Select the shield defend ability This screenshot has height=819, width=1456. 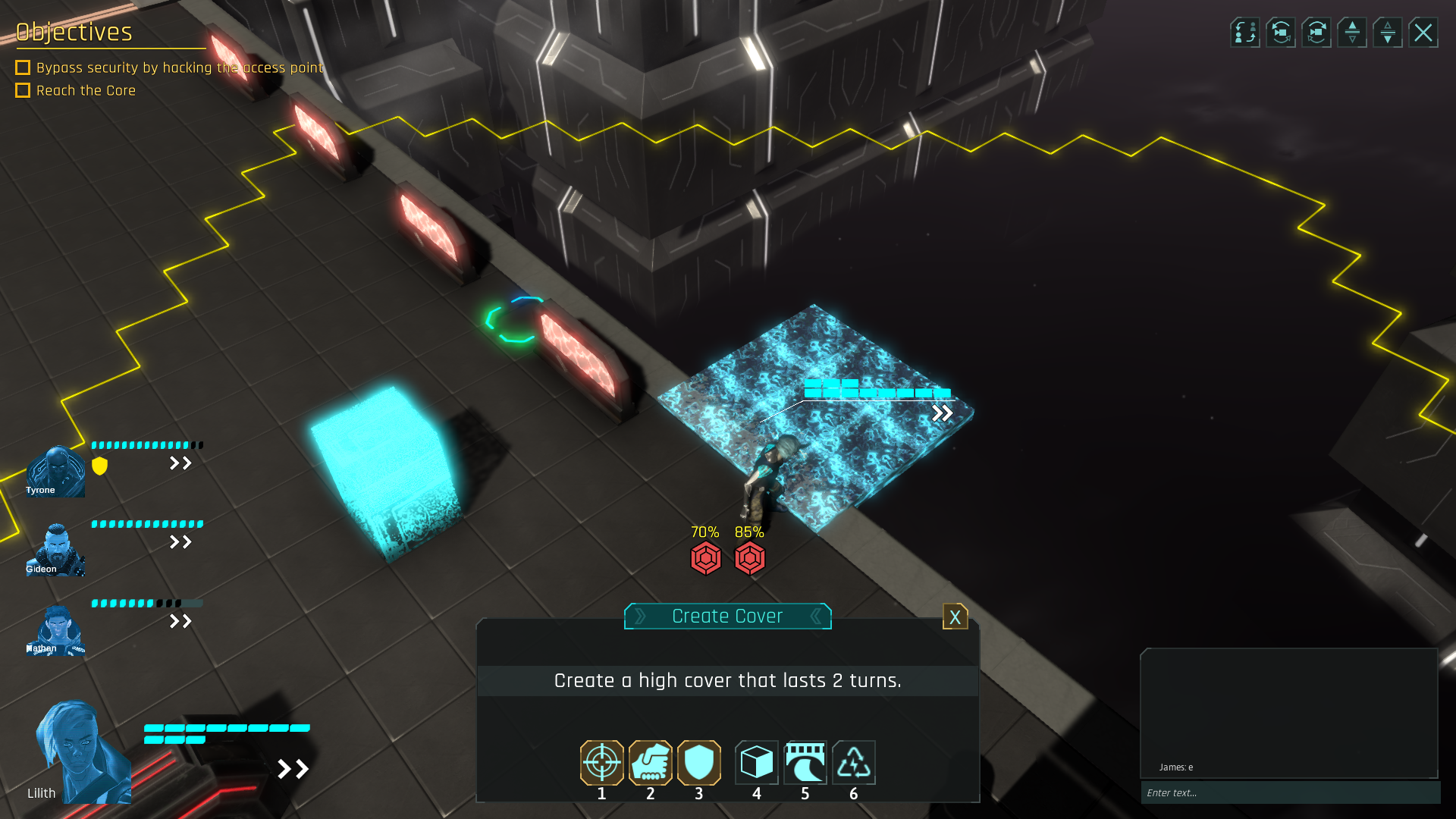698,762
